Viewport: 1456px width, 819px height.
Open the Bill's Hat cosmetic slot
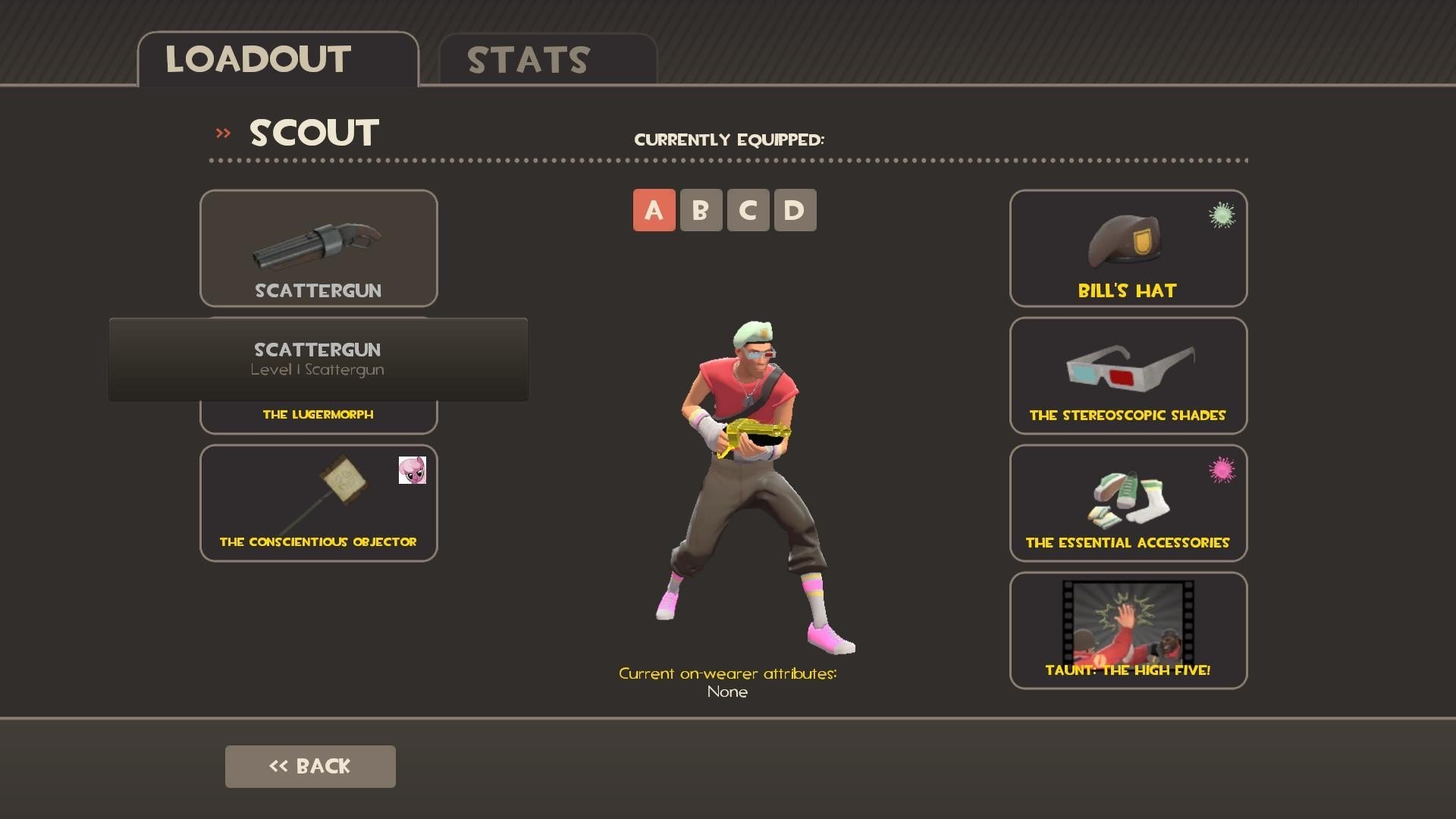[1128, 248]
